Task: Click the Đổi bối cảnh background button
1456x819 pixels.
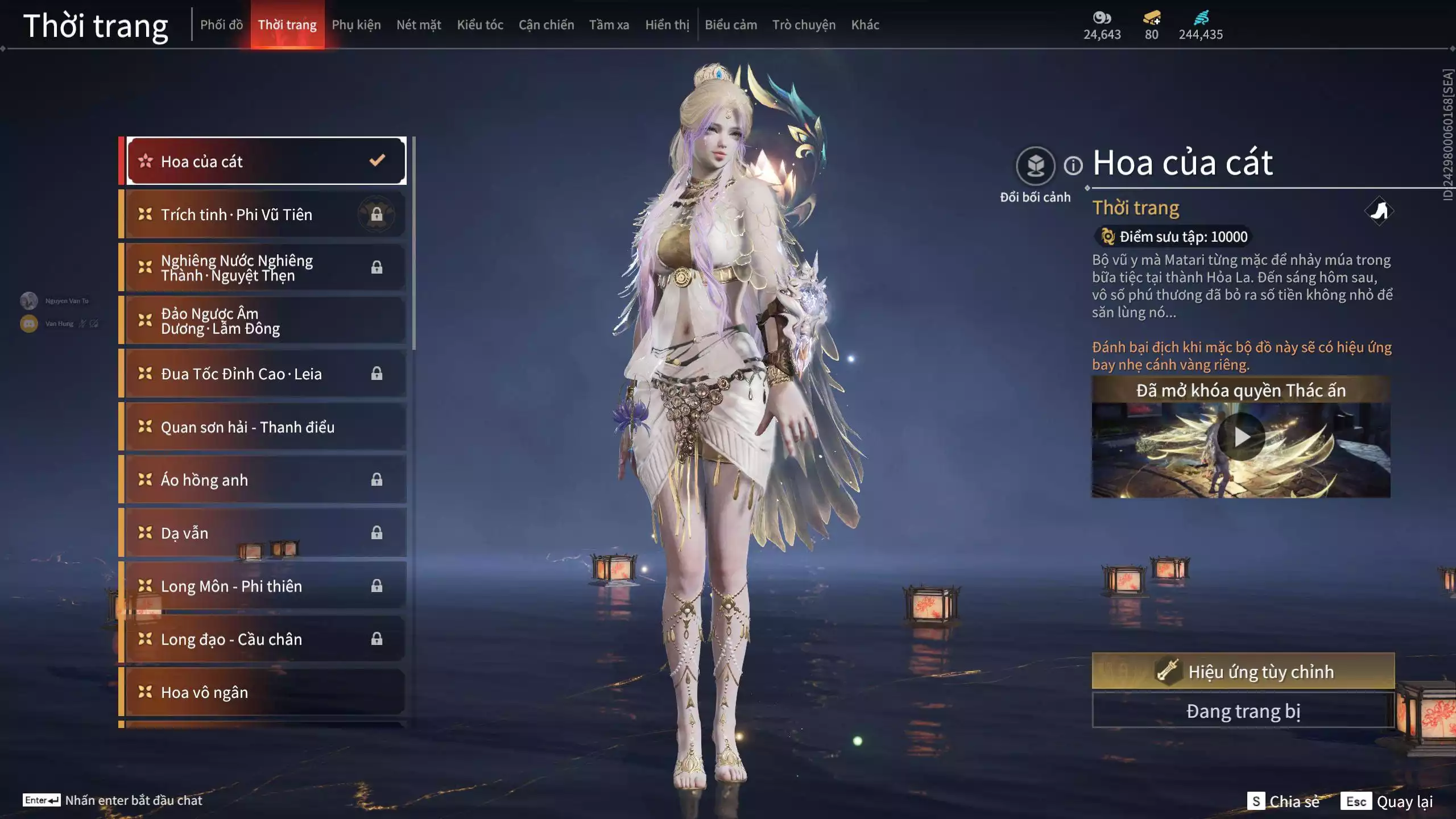Action: pyautogui.click(x=1035, y=166)
